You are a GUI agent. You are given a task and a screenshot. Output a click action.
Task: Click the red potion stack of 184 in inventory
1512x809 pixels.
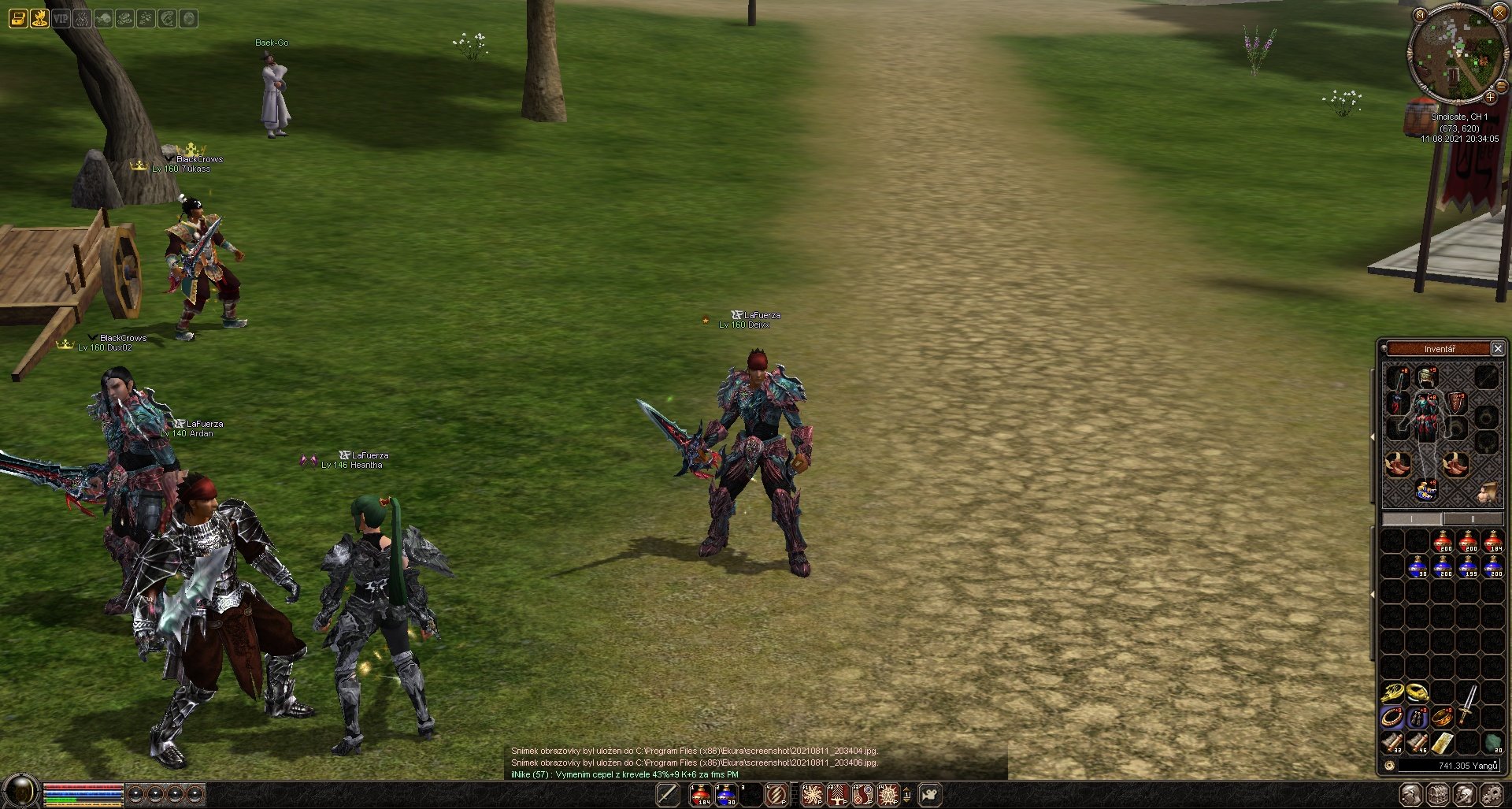[1493, 542]
